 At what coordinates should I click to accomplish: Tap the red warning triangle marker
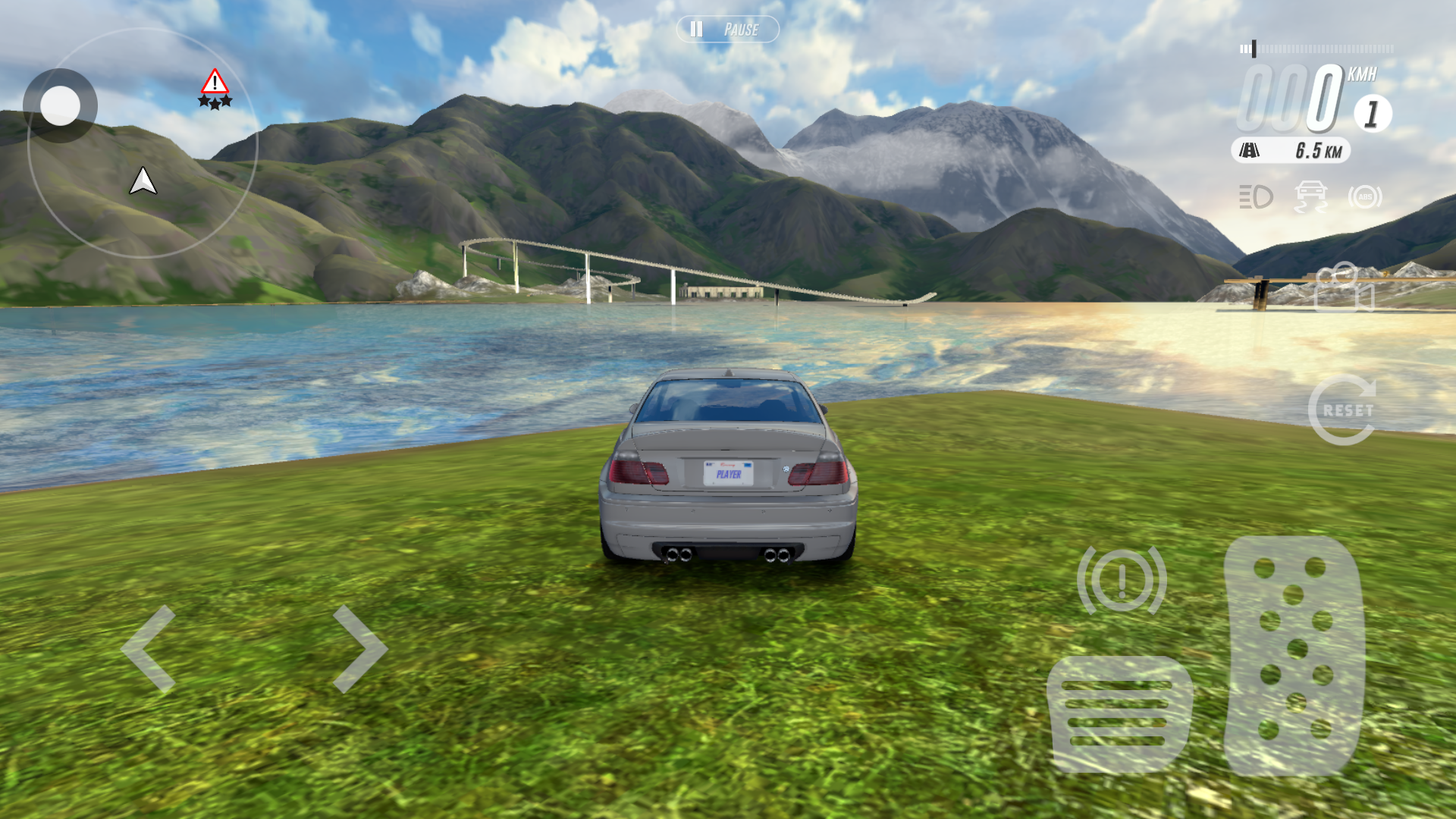[215, 82]
